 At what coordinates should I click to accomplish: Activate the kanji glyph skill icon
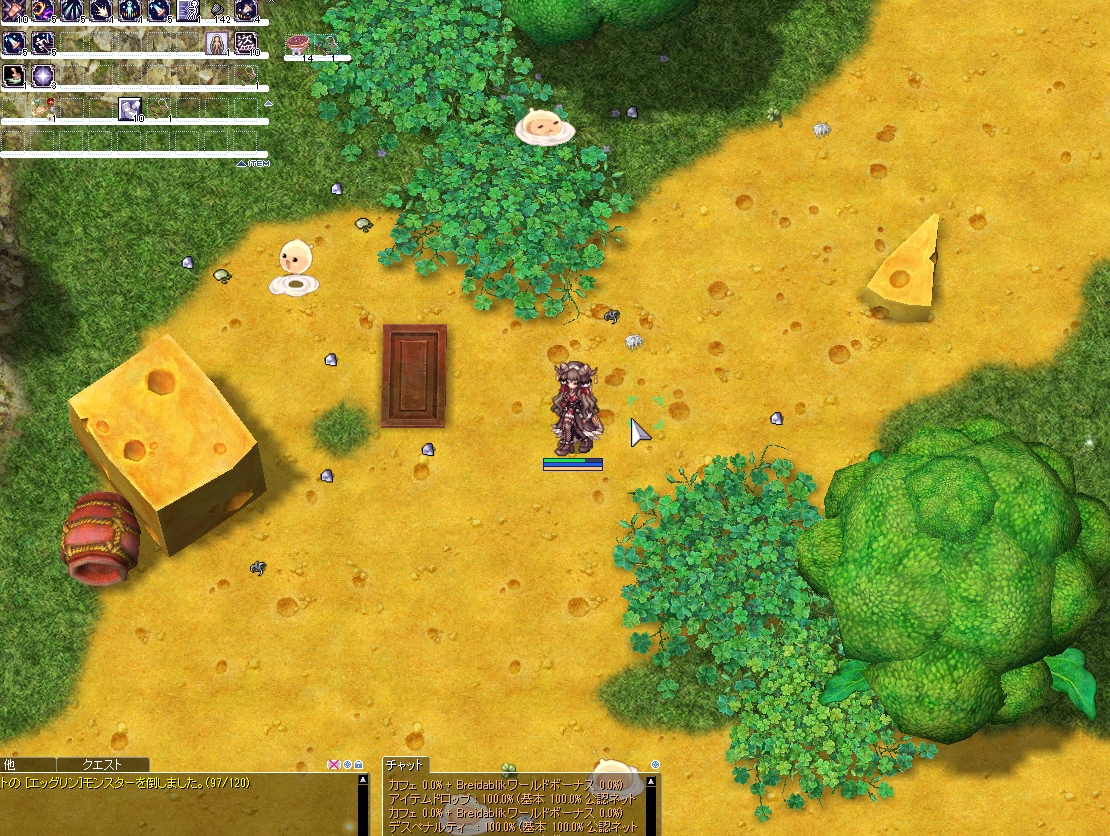point(246,43)
